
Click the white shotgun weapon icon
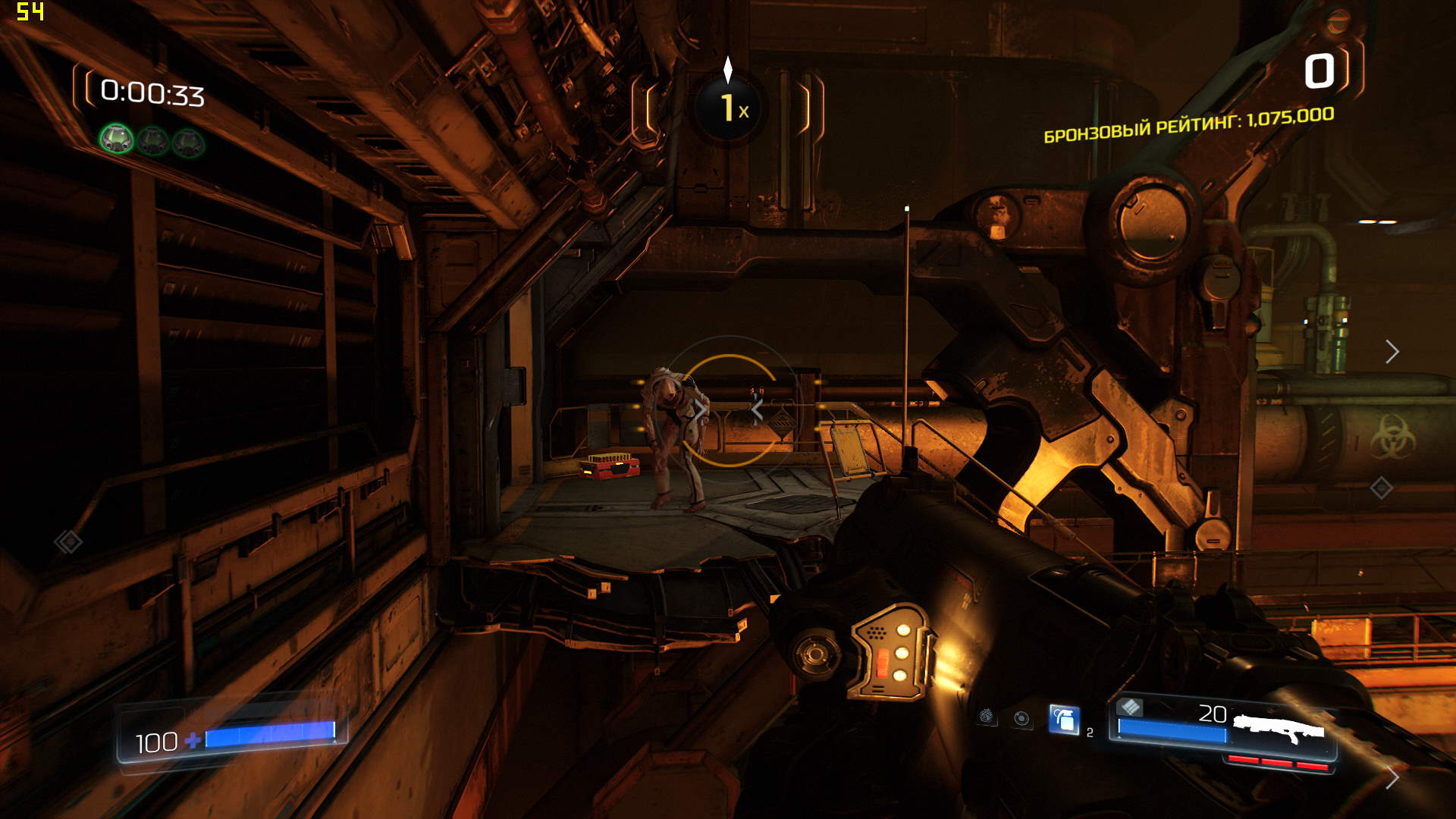tap(1279, 729)
